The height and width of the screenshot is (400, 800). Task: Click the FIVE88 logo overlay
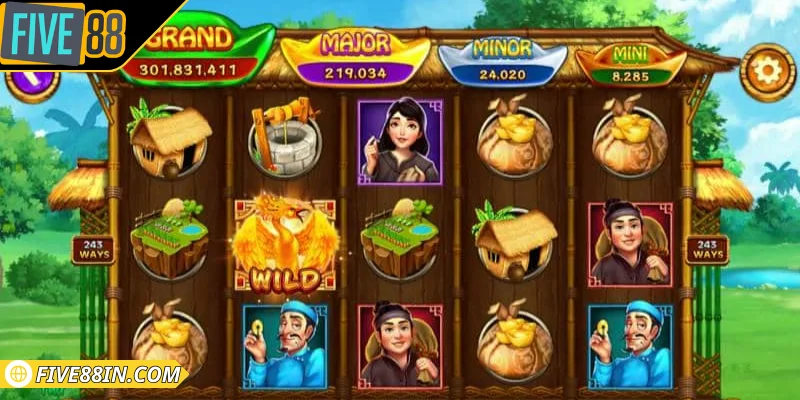[65, 34]
